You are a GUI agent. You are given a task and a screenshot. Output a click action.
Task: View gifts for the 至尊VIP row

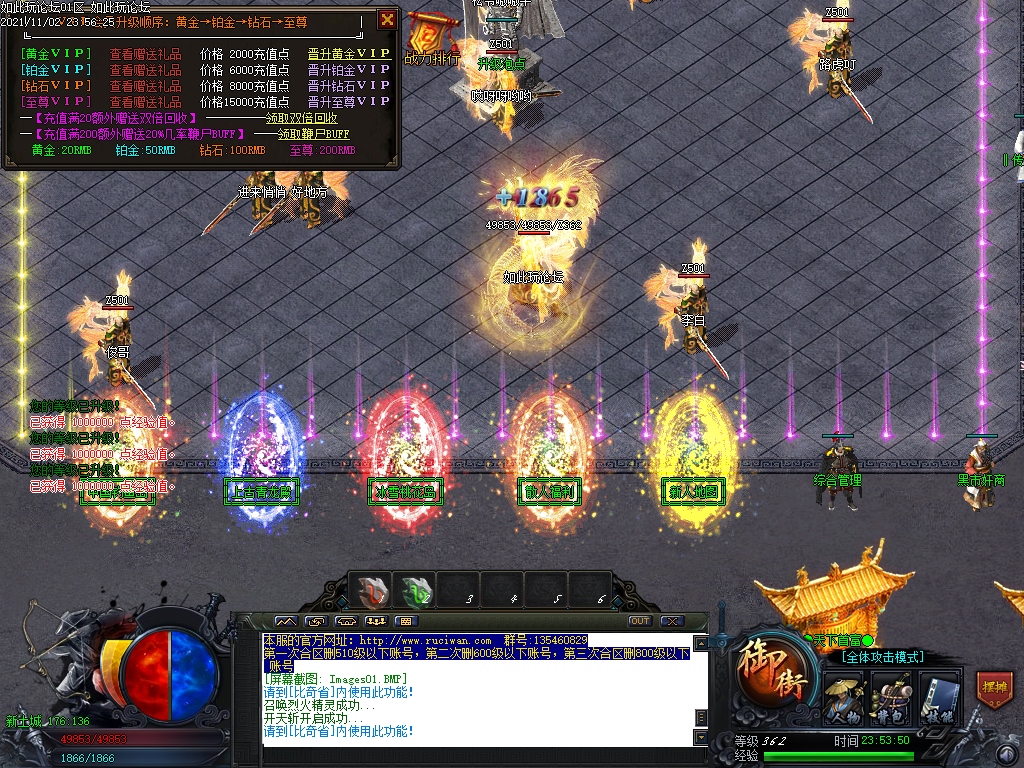[x=146, y=102]
